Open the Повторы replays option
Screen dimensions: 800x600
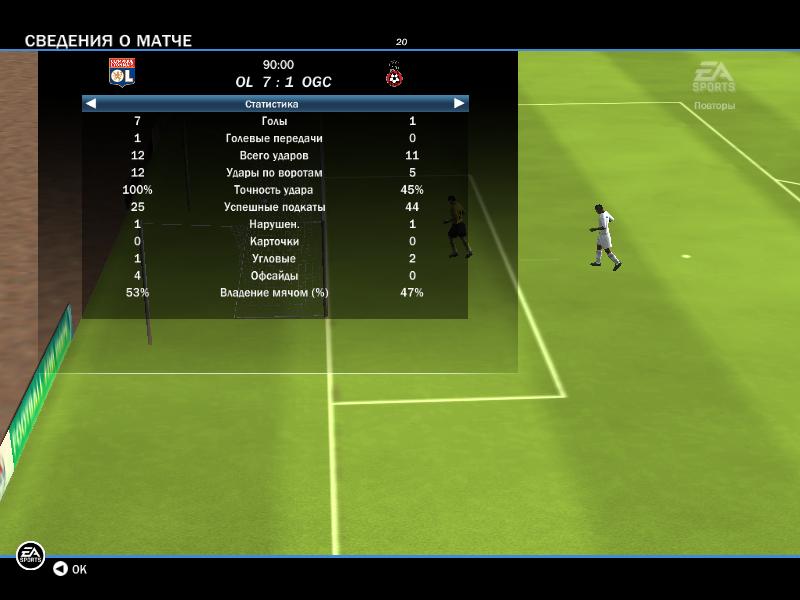coord(714,105)
